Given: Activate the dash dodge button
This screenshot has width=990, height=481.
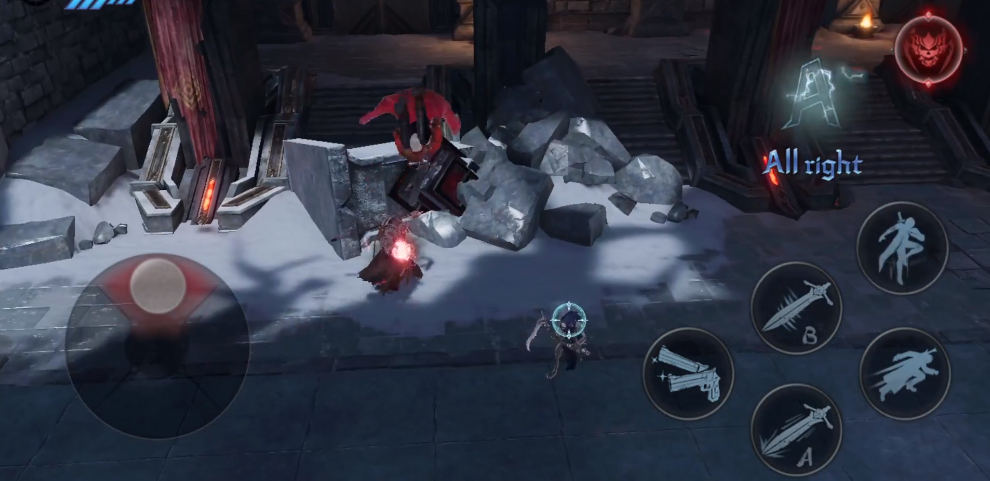Looking at the screenshot, I should (x=903, y=372).
